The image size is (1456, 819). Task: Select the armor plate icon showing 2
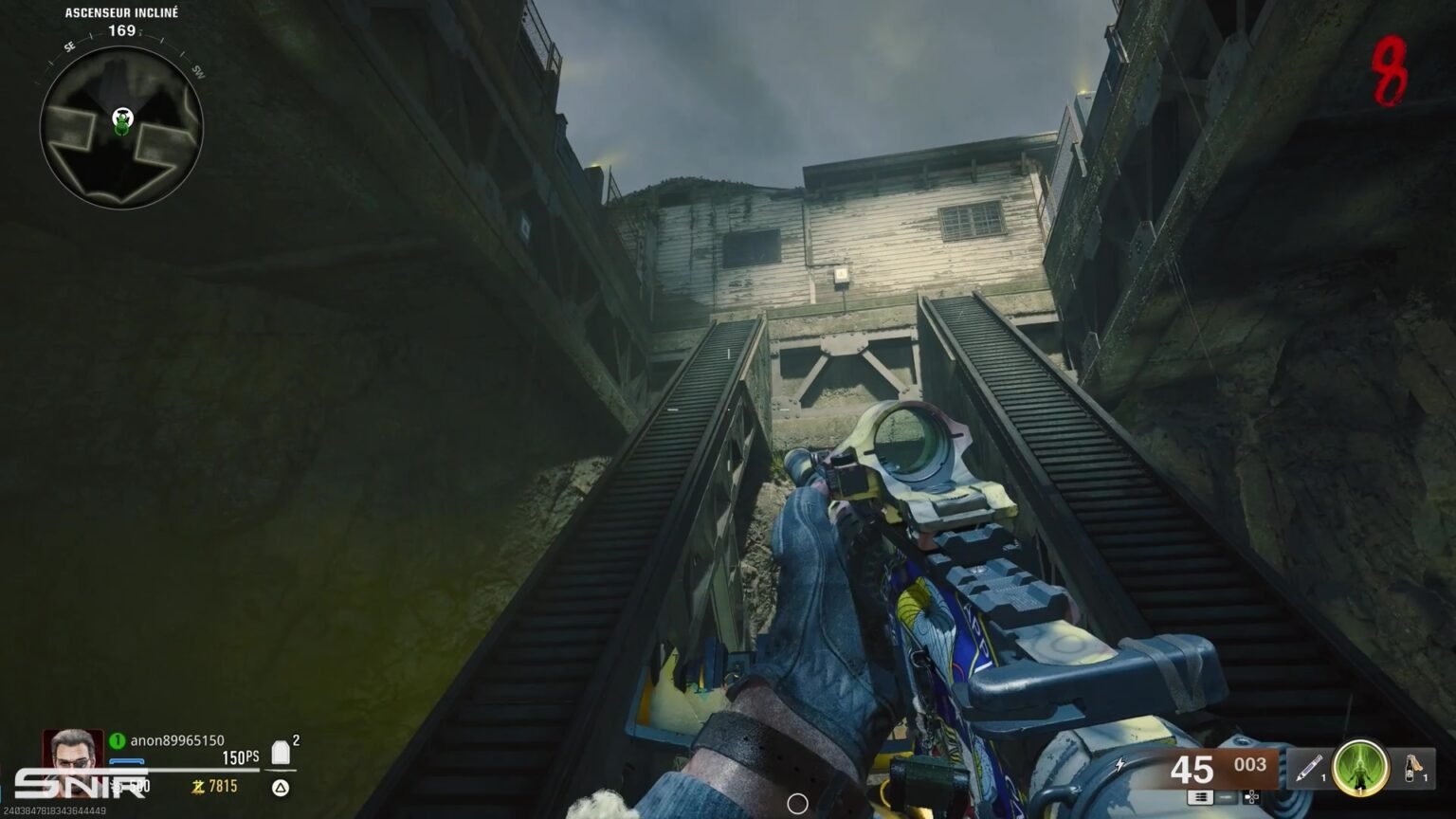pos(280,751)
